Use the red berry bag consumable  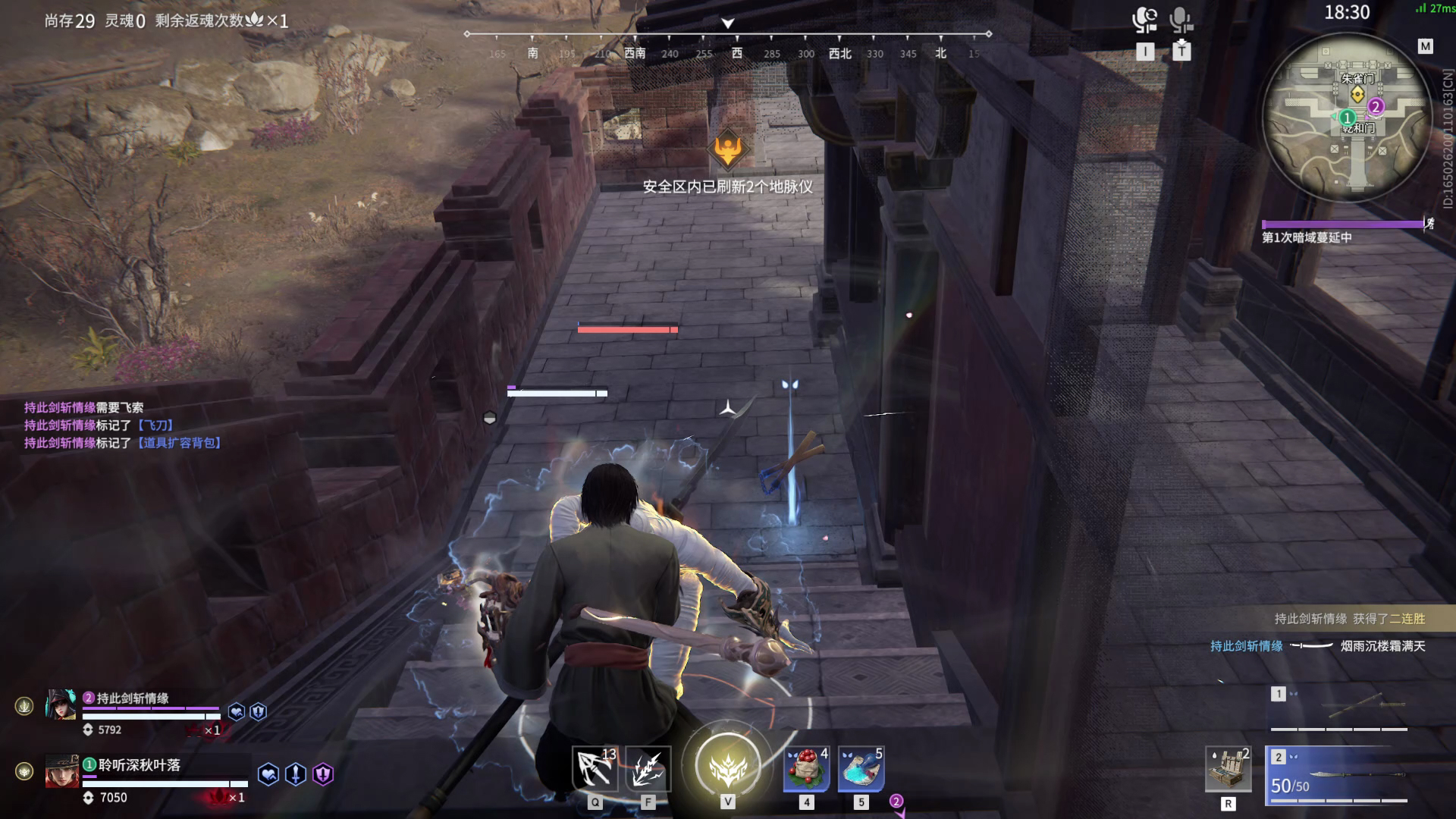[806, 769]
